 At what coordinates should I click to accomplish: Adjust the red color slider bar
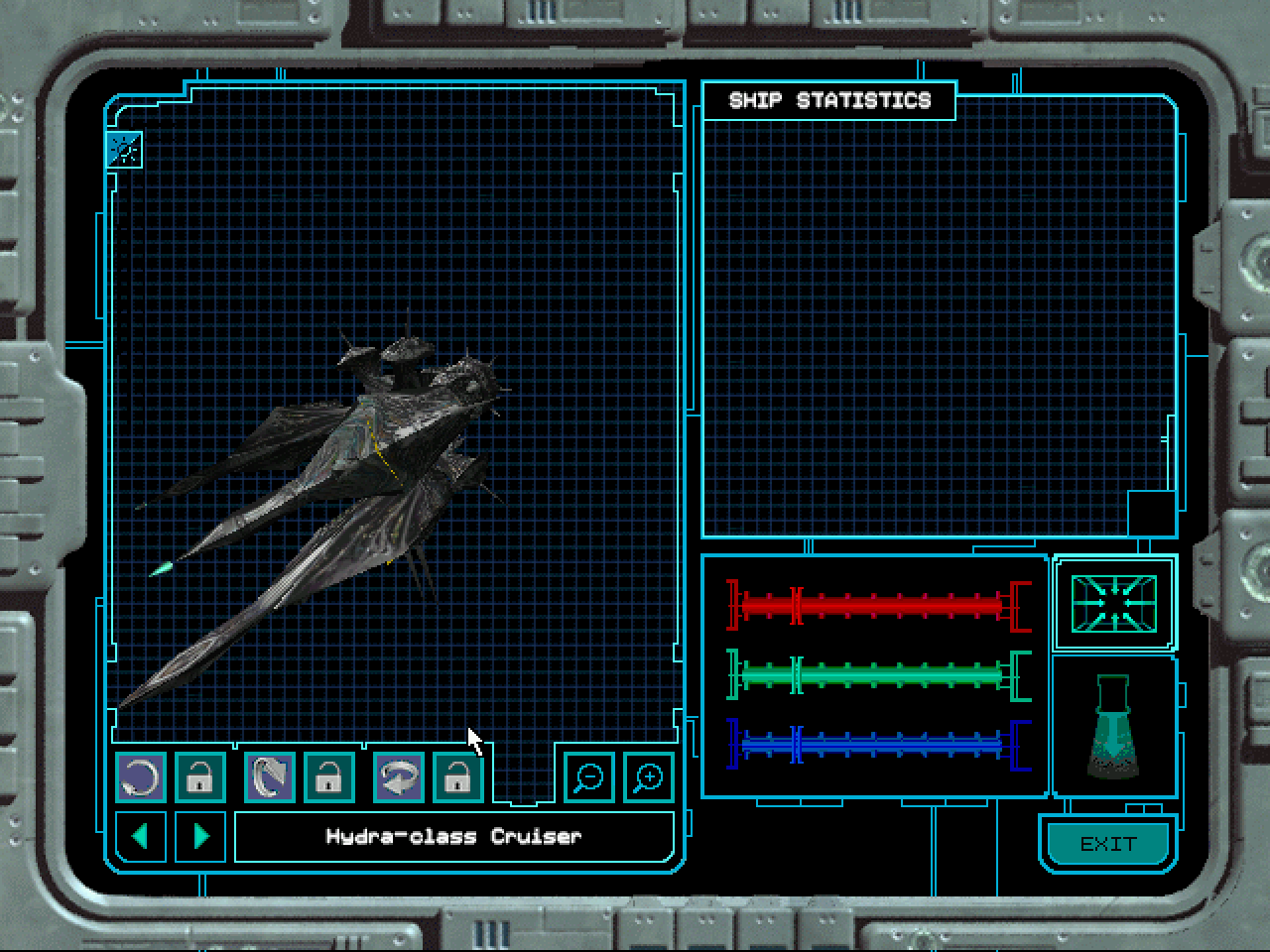pos(878,604)
